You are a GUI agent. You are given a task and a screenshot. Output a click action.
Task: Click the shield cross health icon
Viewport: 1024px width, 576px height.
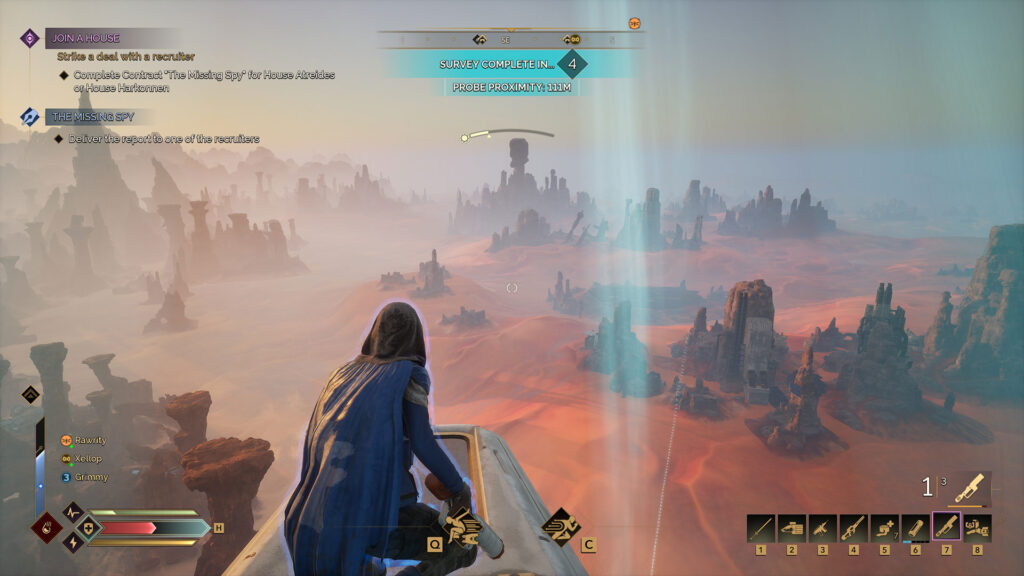(86, 527)
